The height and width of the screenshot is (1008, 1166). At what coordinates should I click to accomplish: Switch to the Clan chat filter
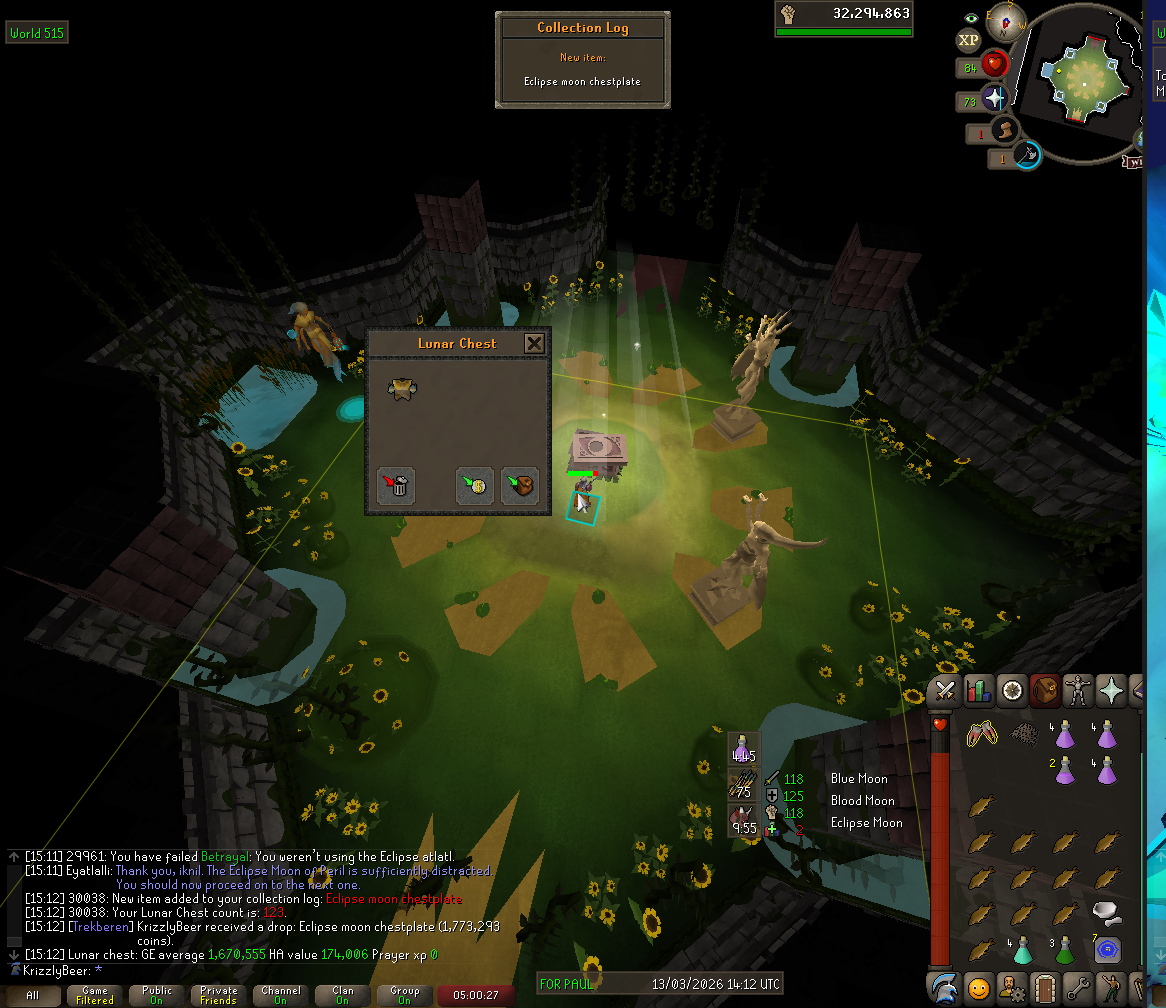(x=342, y=996)
